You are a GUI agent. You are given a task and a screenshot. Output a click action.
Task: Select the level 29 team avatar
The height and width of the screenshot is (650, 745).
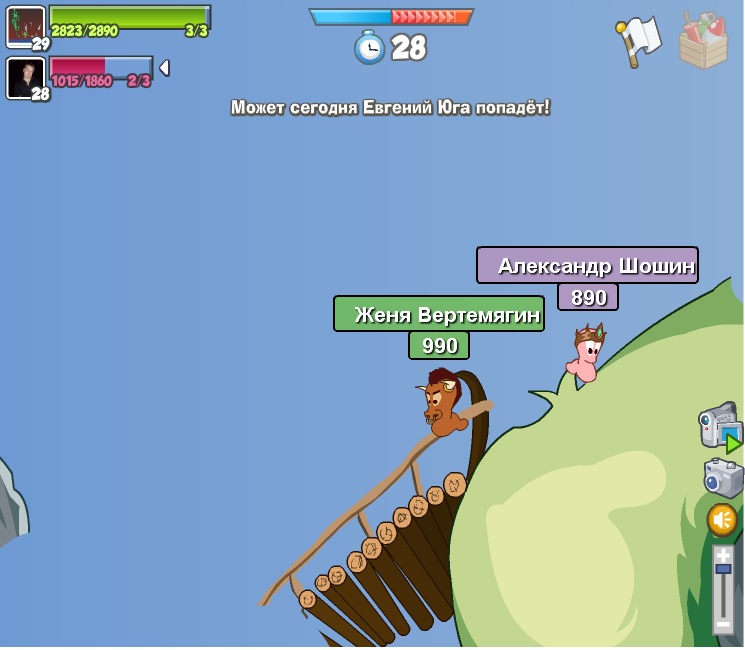coord(25,26)
